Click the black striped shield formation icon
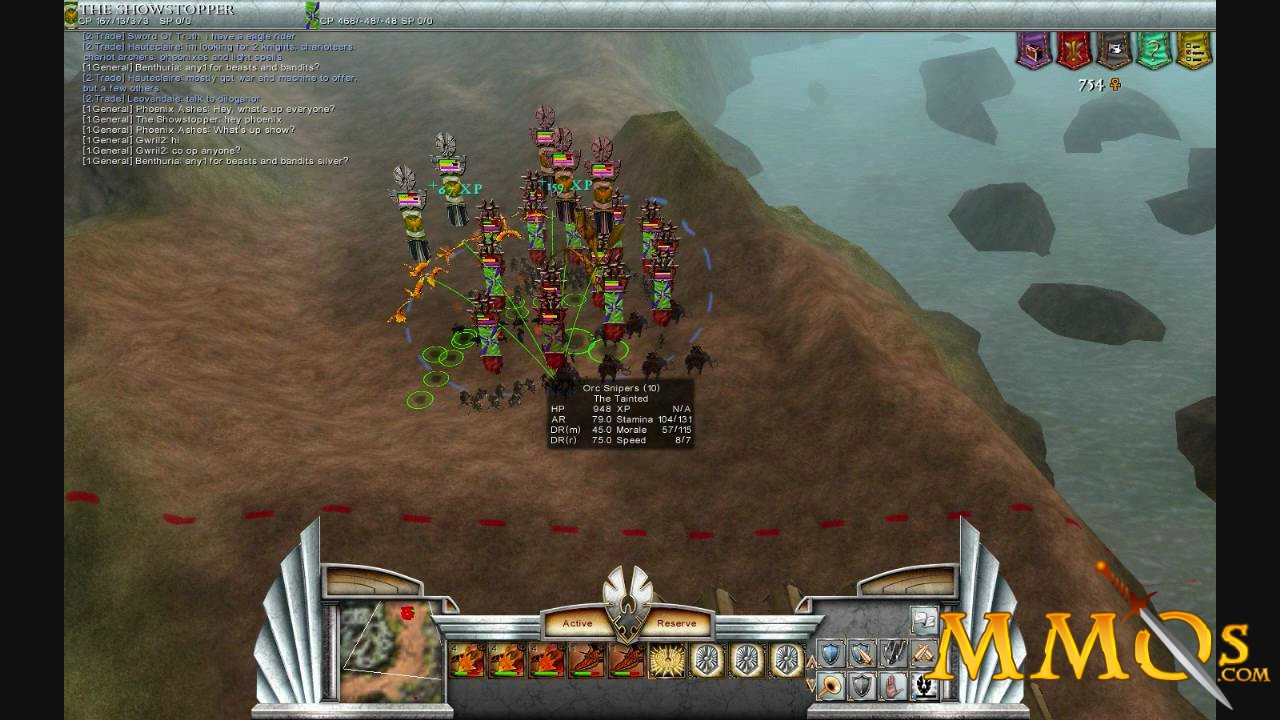This screenshot has width=1280, height=720. [x=892, y=653]
